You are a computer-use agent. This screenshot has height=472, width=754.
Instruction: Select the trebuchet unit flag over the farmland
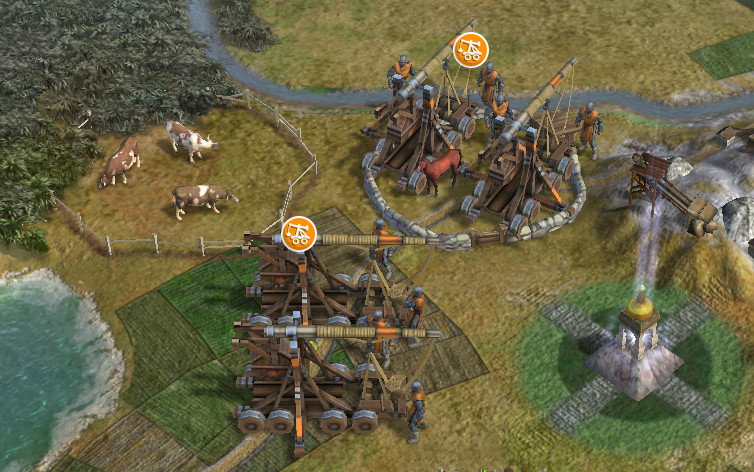[298, 233]
